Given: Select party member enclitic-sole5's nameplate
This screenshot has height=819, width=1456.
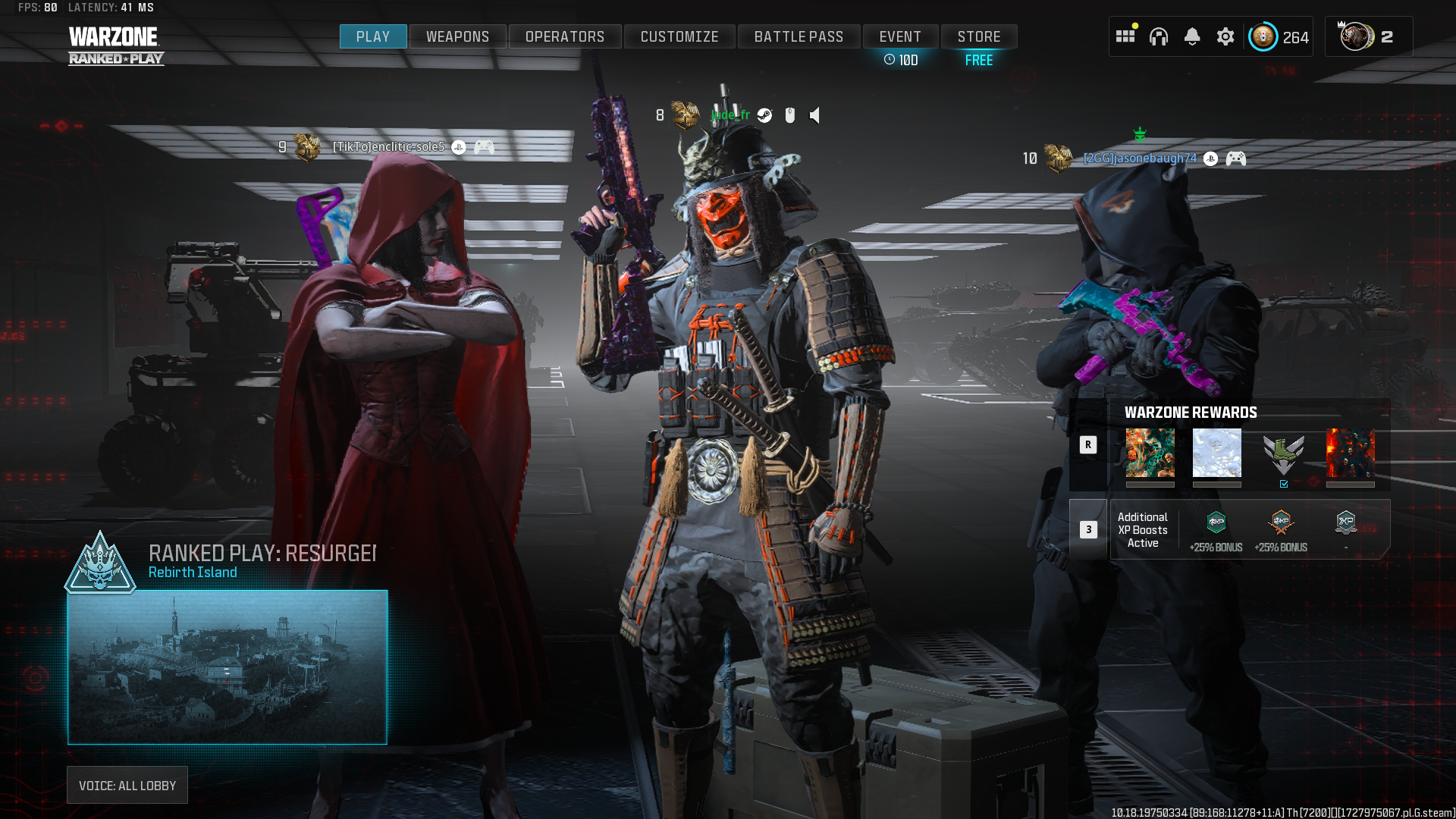Looking at the screenshot, I should pos(388,146).
